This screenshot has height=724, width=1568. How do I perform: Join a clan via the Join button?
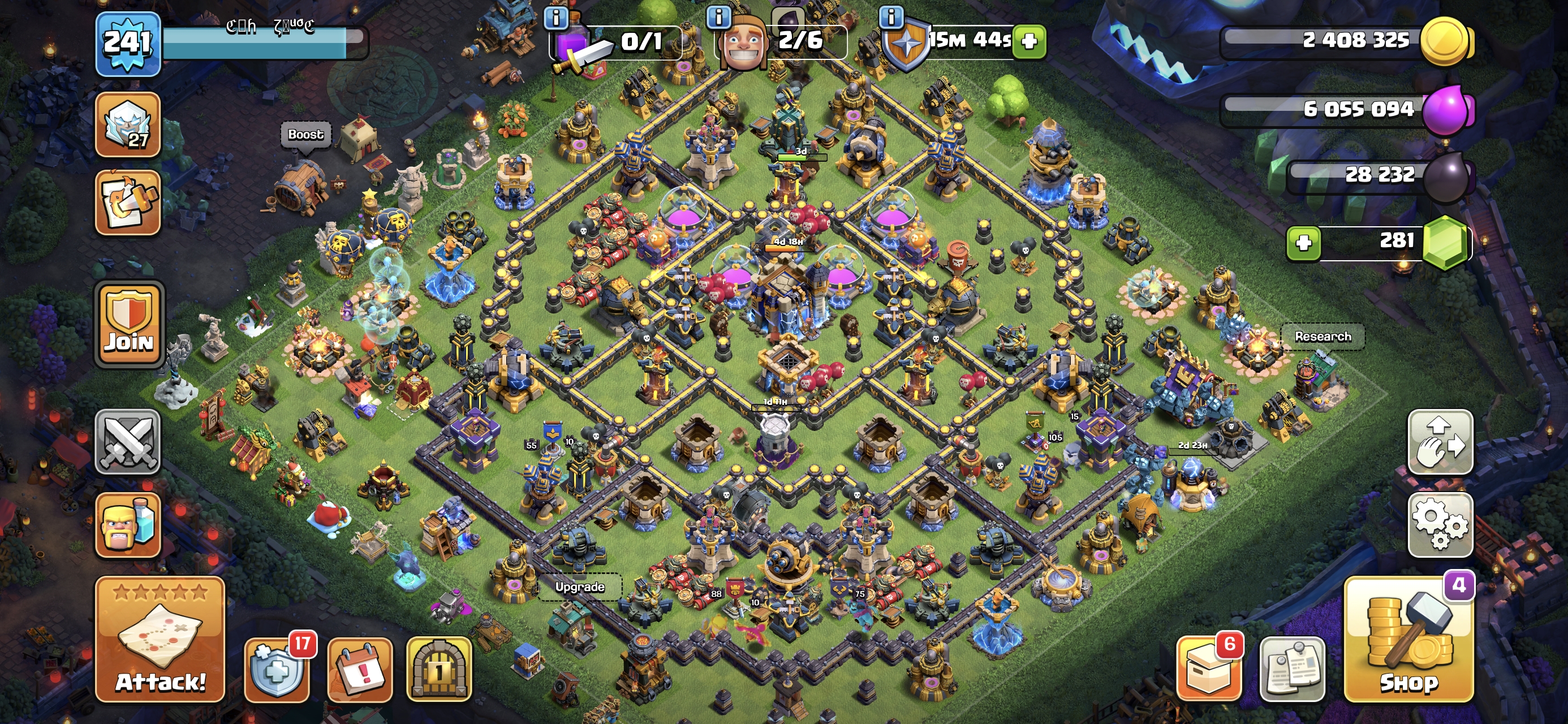[129, 325]
